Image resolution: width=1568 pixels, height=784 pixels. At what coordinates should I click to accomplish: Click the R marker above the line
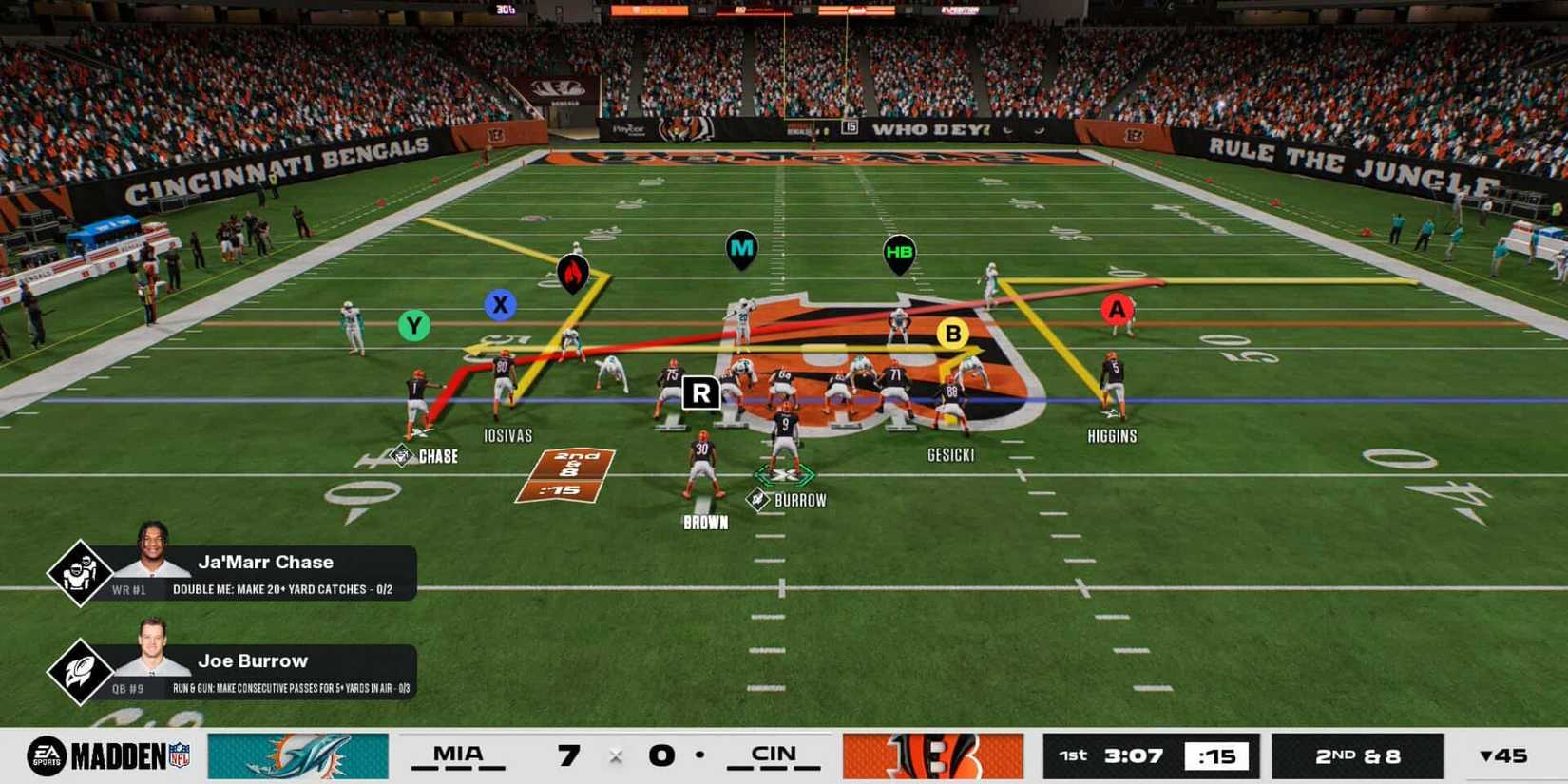point(702,392)
